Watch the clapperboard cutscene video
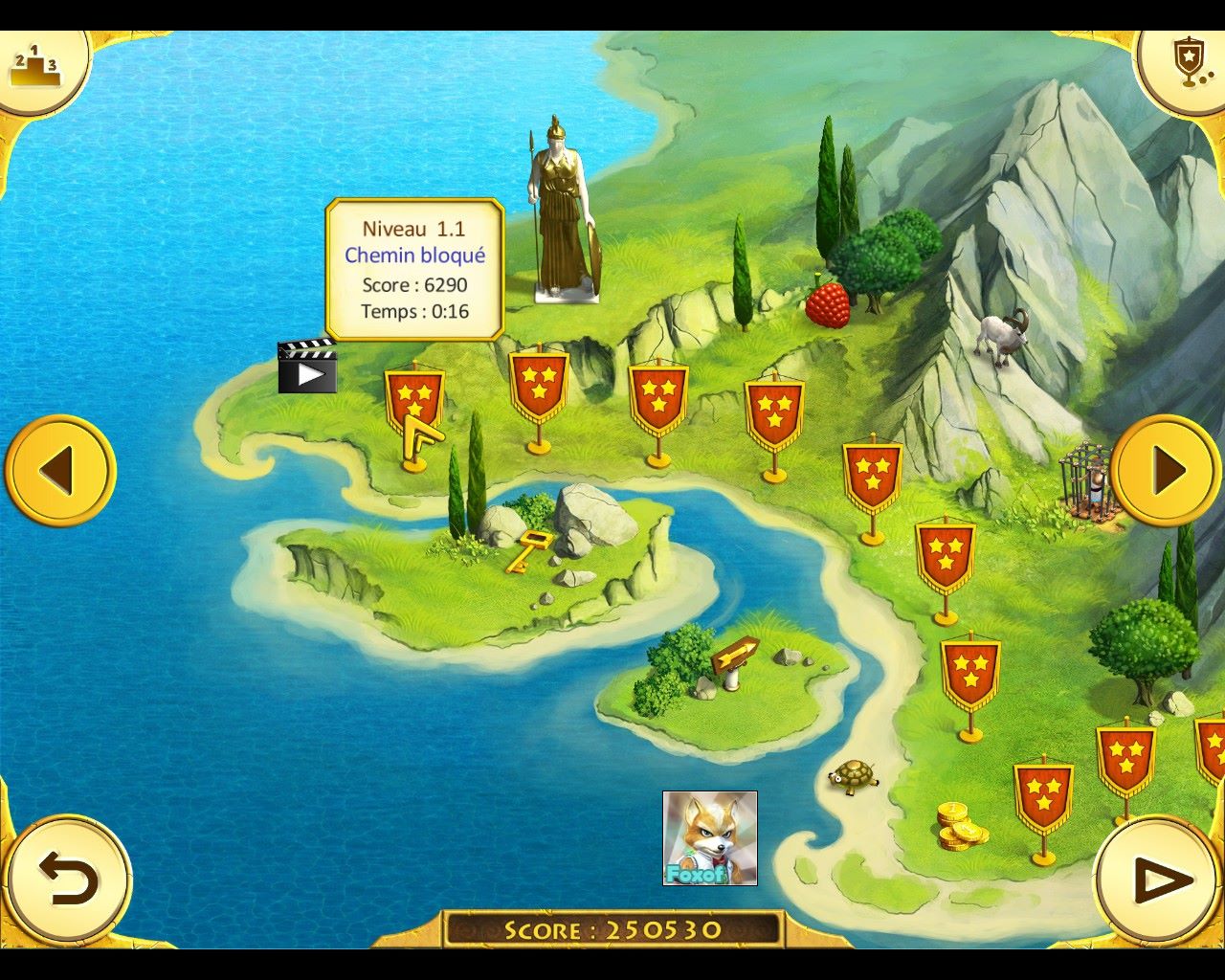 coord(307,367)
